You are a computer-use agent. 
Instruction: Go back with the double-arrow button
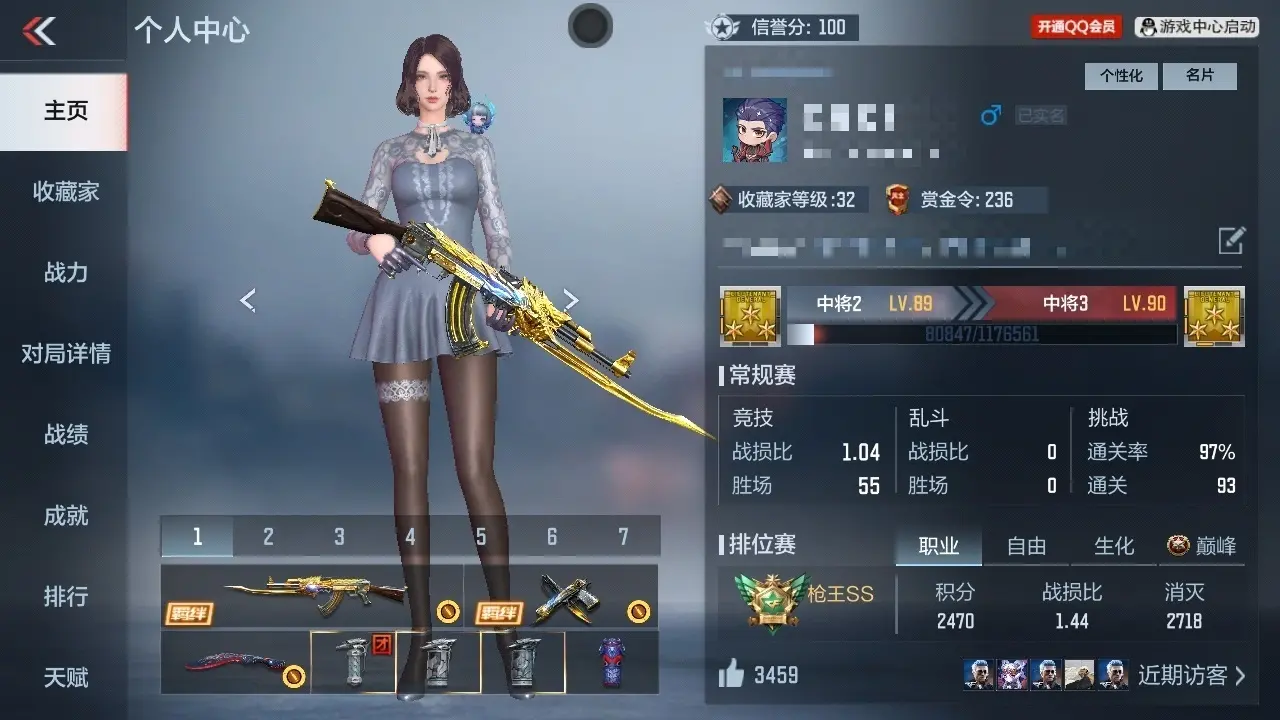(x=40, y=31)
